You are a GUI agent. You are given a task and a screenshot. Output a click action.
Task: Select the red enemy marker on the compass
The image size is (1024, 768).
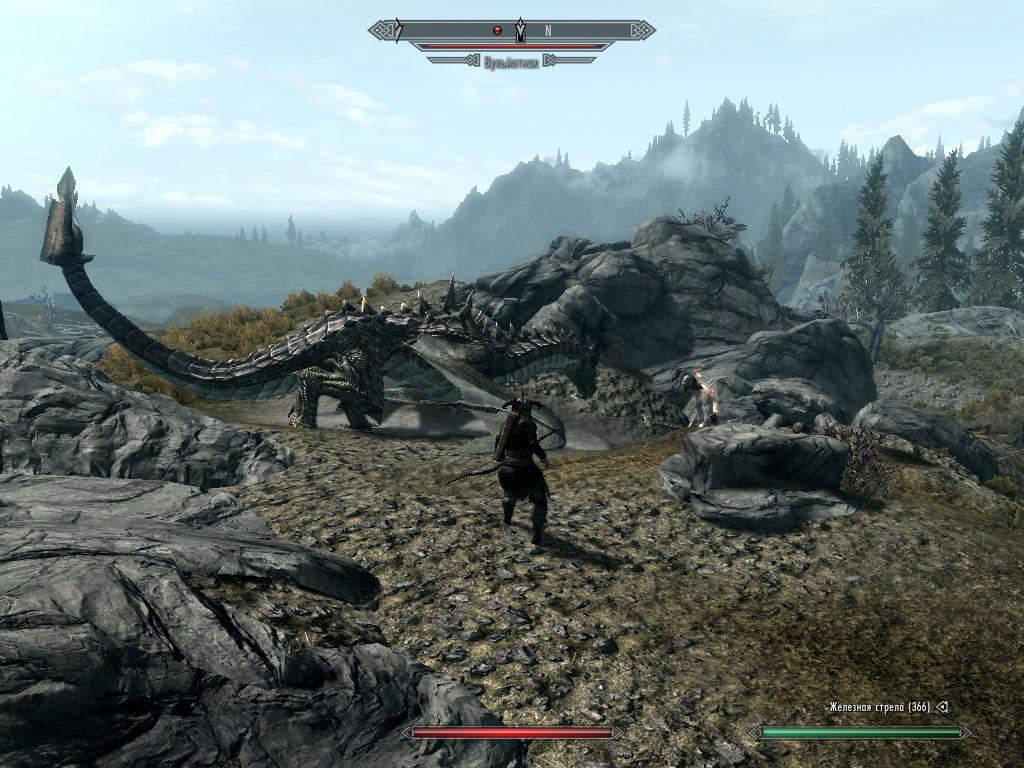496,30
